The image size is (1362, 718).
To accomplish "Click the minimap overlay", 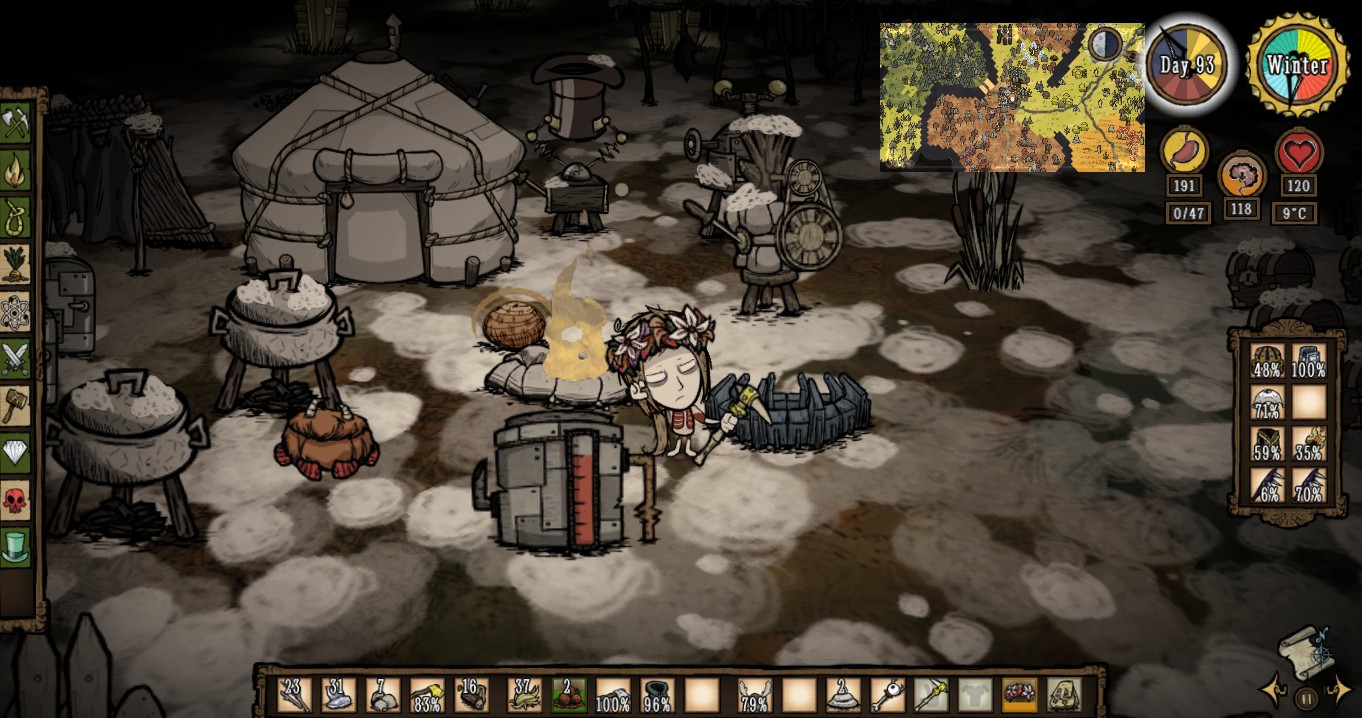I will 1011,97.
